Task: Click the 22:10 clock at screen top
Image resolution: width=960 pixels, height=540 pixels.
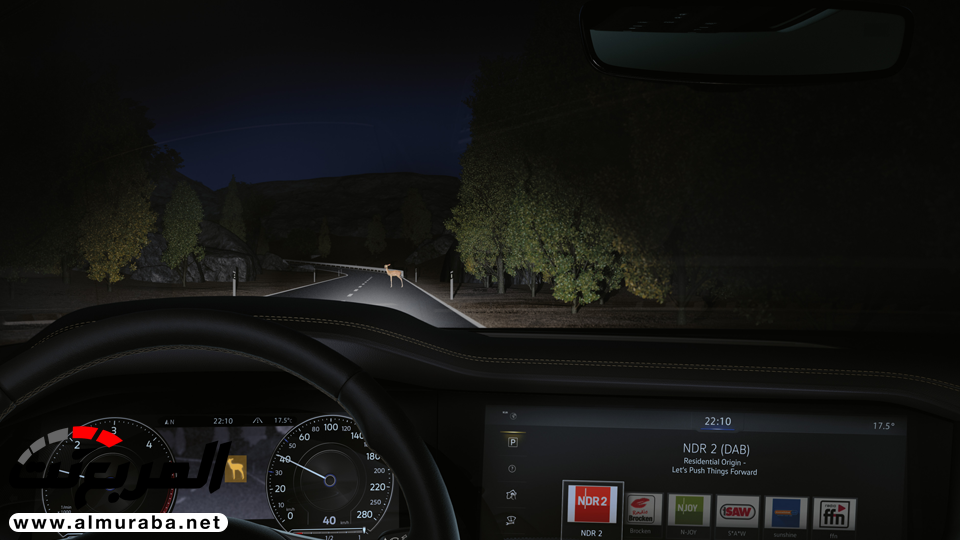Action: (x=717, y=422)
